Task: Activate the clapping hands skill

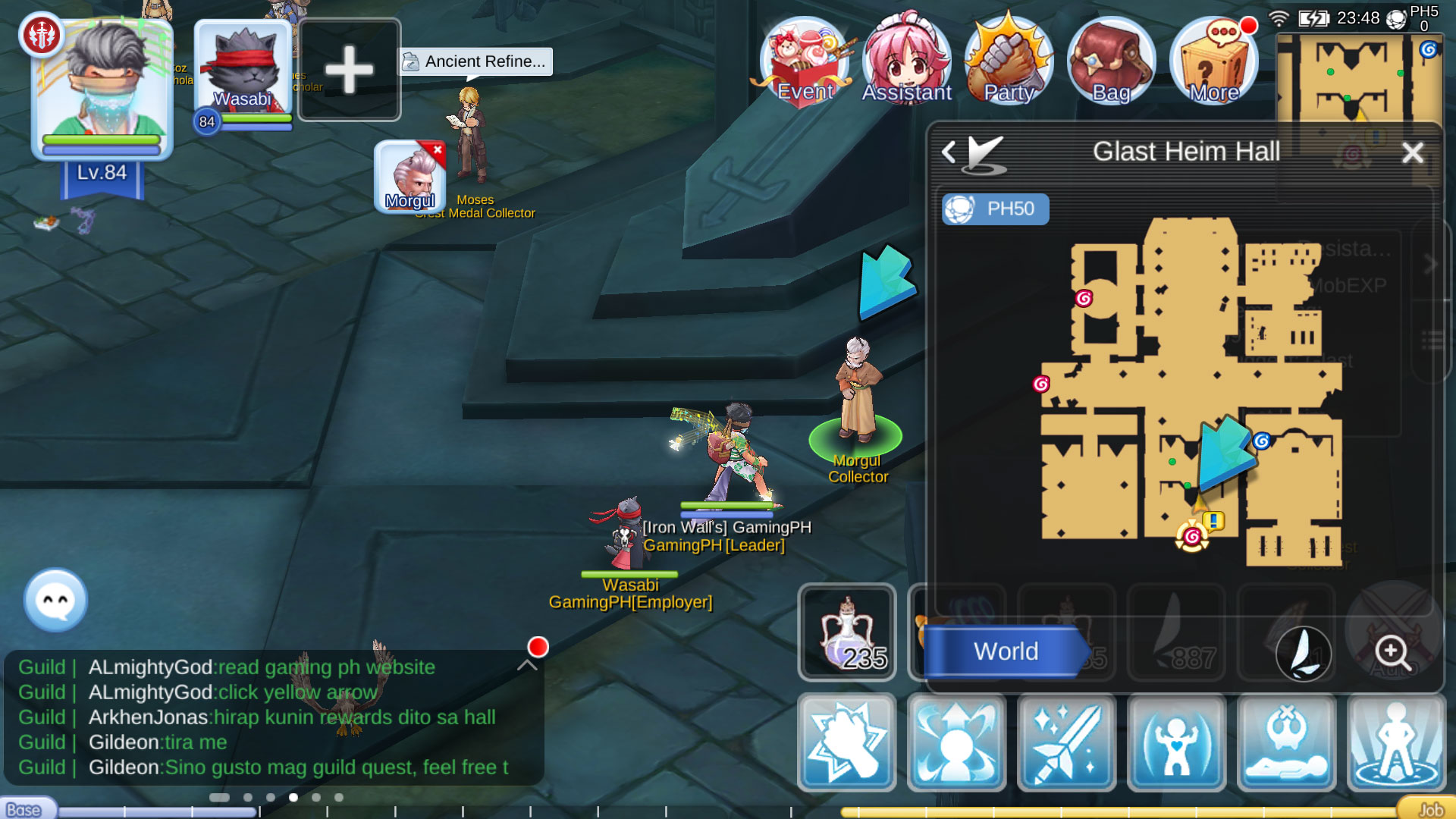Action: (x=847, y=742)
